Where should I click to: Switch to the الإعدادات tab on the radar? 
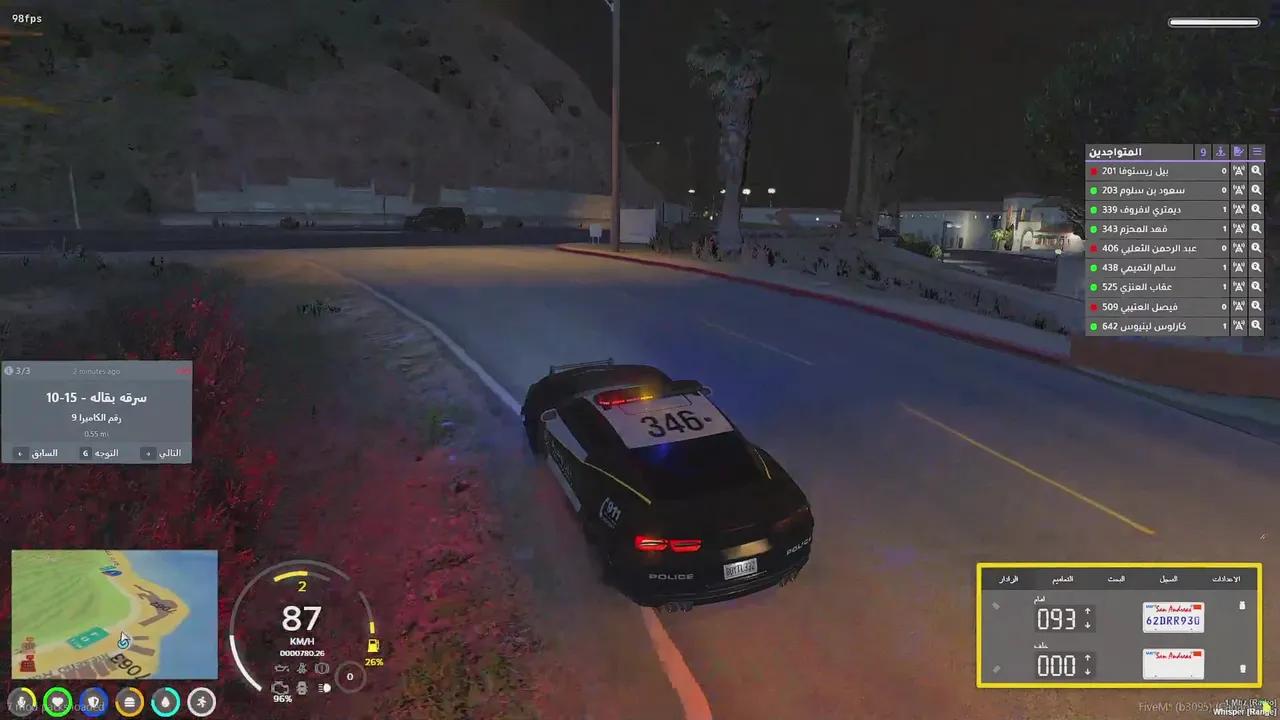click(x=1226, y=578)
